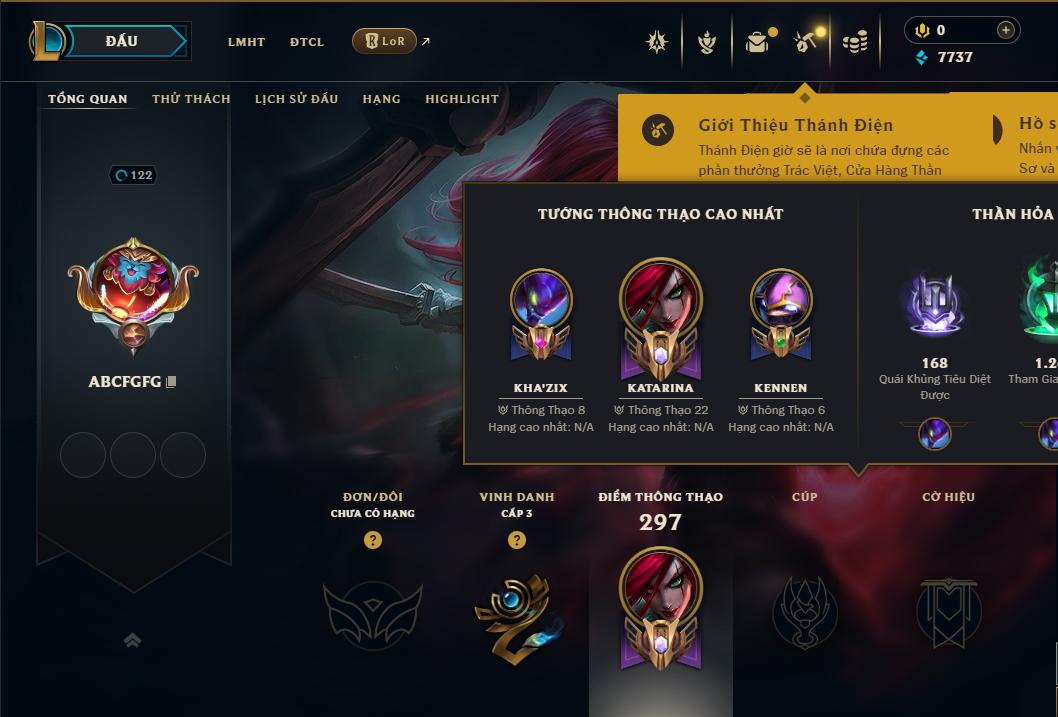Open the CỜ HIỆU banner emblem
Viewport: 1058px width, 717px height.
point(948,612)
